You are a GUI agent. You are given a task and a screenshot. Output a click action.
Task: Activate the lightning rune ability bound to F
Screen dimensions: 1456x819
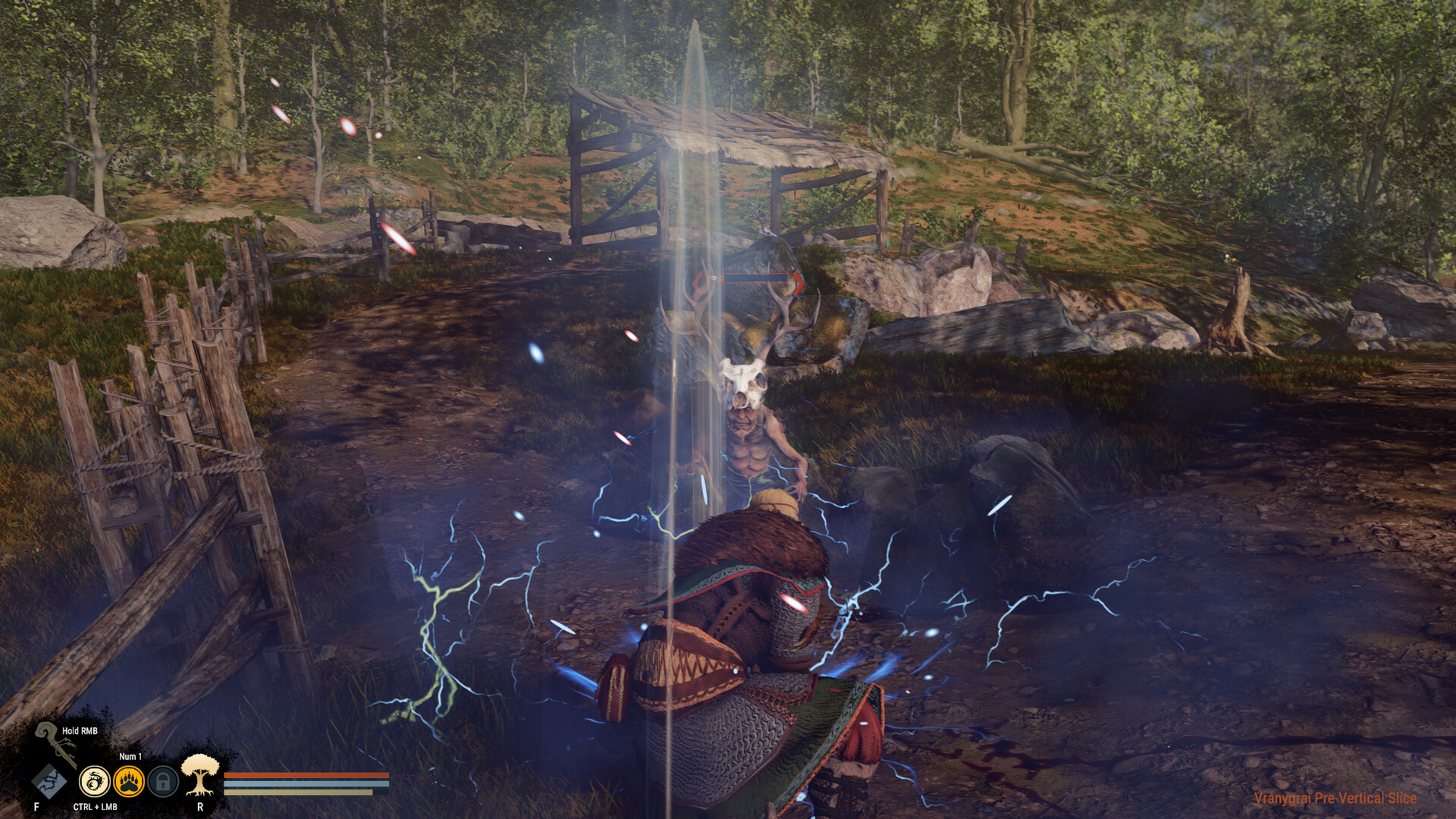coord(49,780)
